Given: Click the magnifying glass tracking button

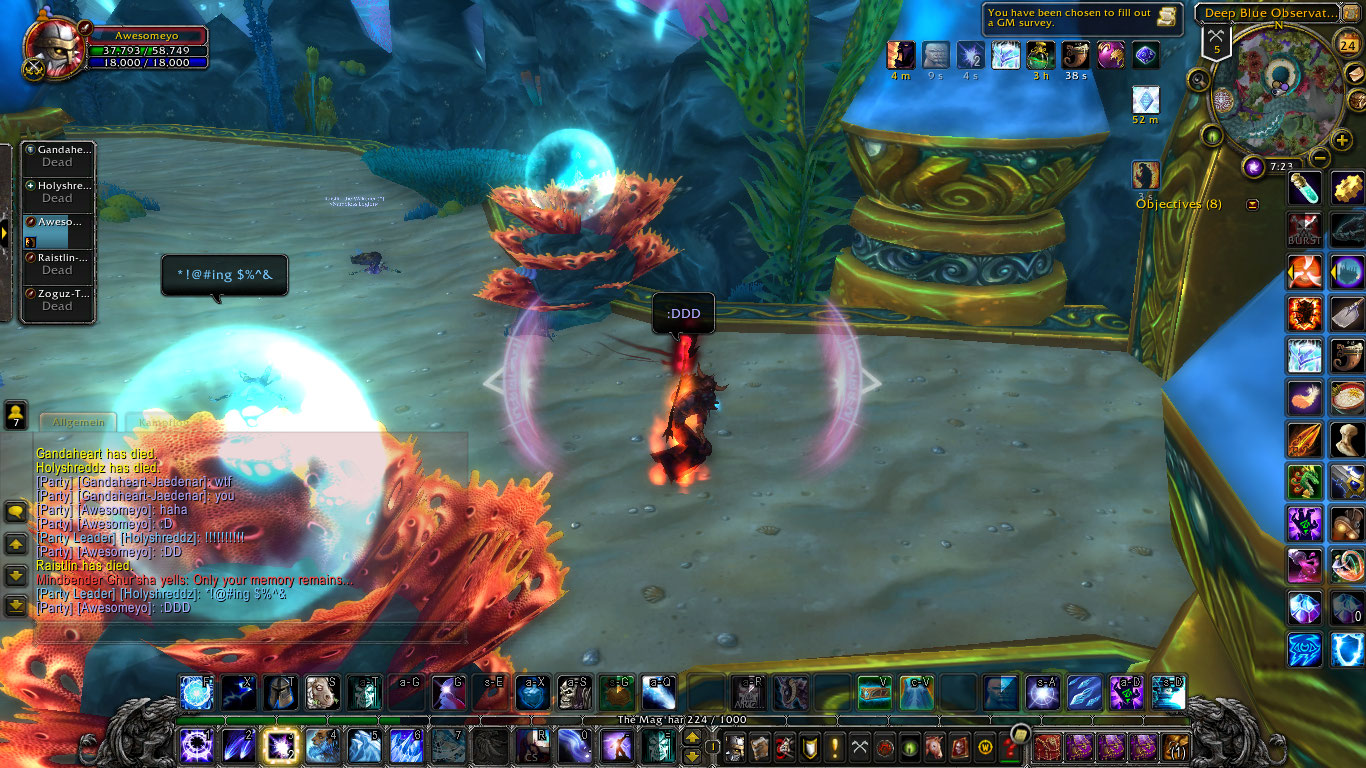Looking at the screenshot, I should (x=1199, y=80).
